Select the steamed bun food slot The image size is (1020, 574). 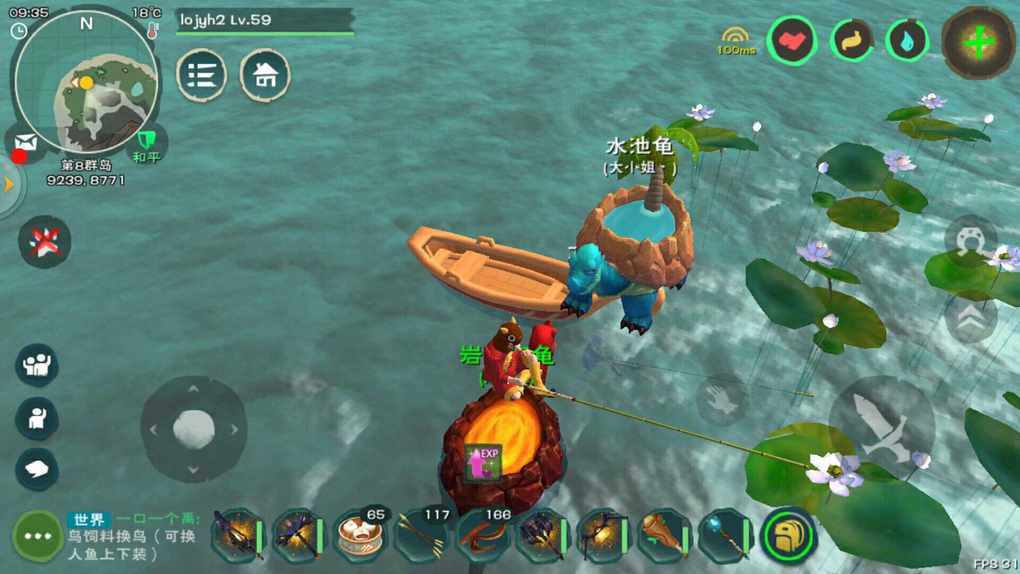361,536
